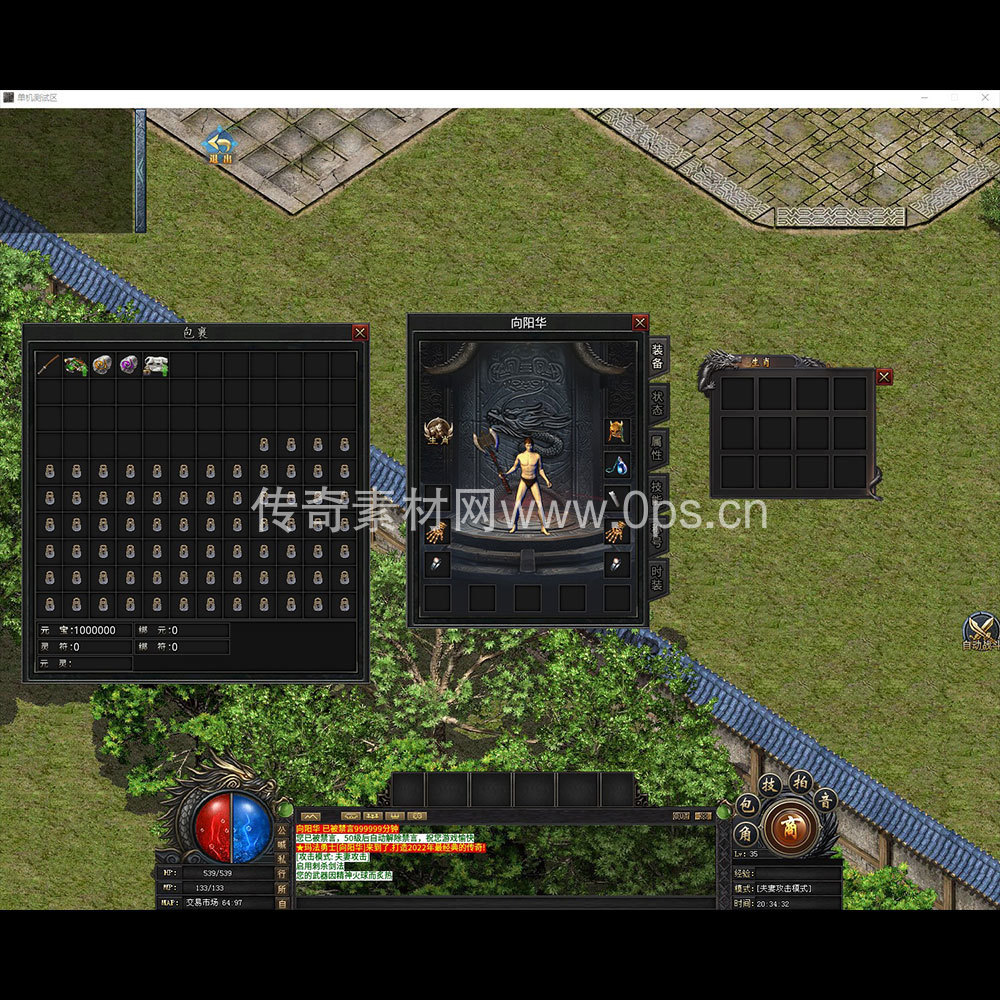Click the 退出 exit arrow button
This screenshot has width=1000, height=1000.
[x=218, y=144]
